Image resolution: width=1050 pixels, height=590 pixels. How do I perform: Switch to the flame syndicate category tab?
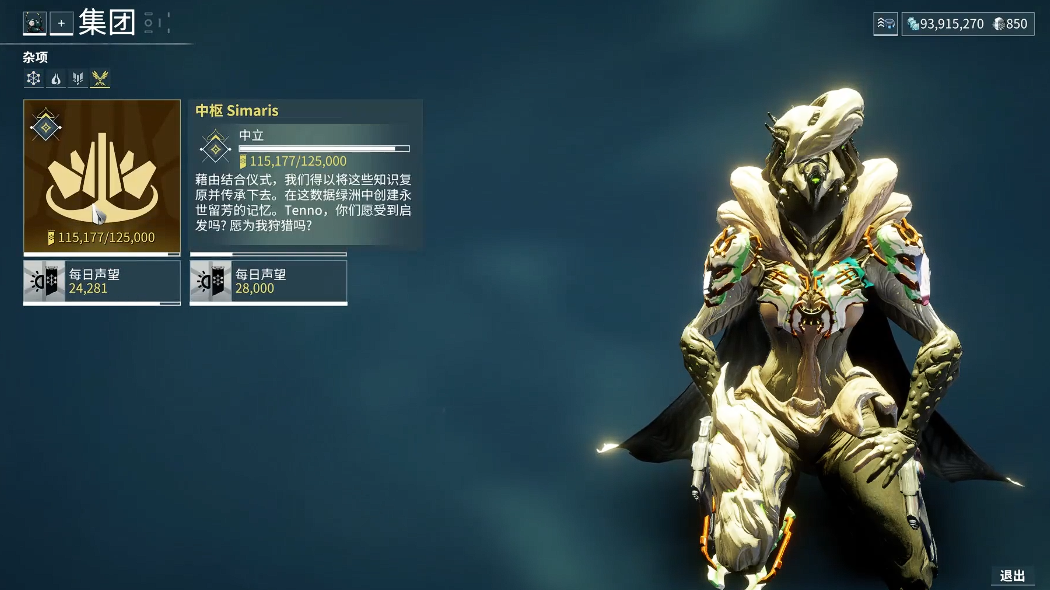(x=56, y=78)
